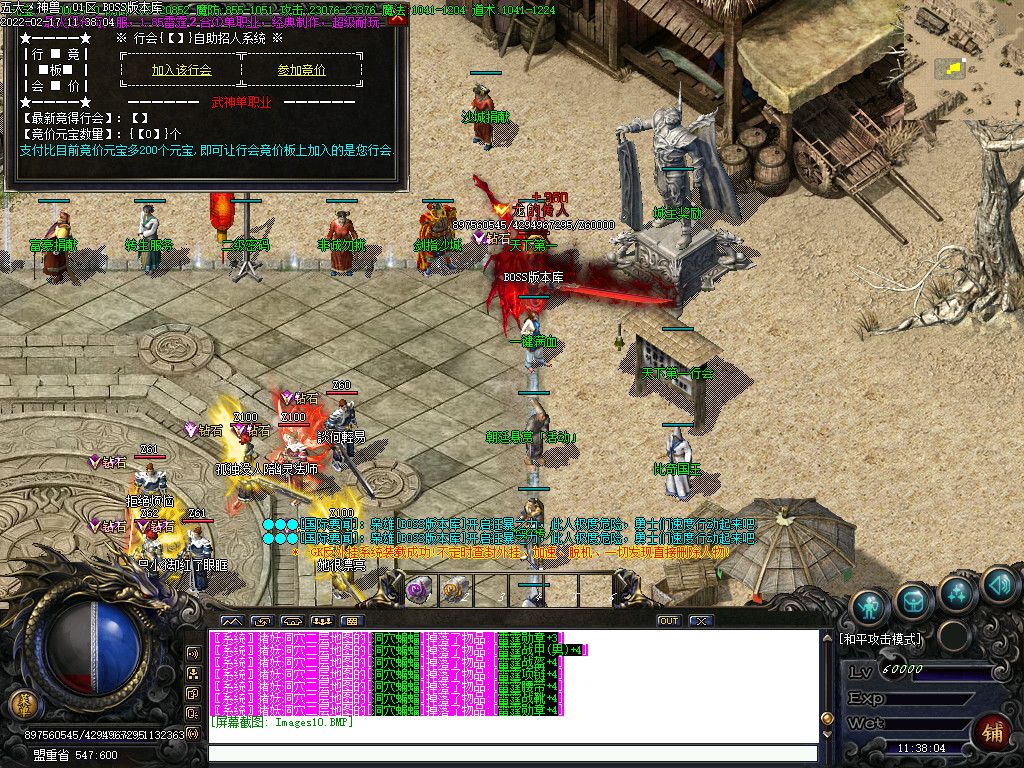The height and width of the screenshot is (768, 1024).
Task: Use the orange scroll in hotbar slot 2
Action: (455, 590)
